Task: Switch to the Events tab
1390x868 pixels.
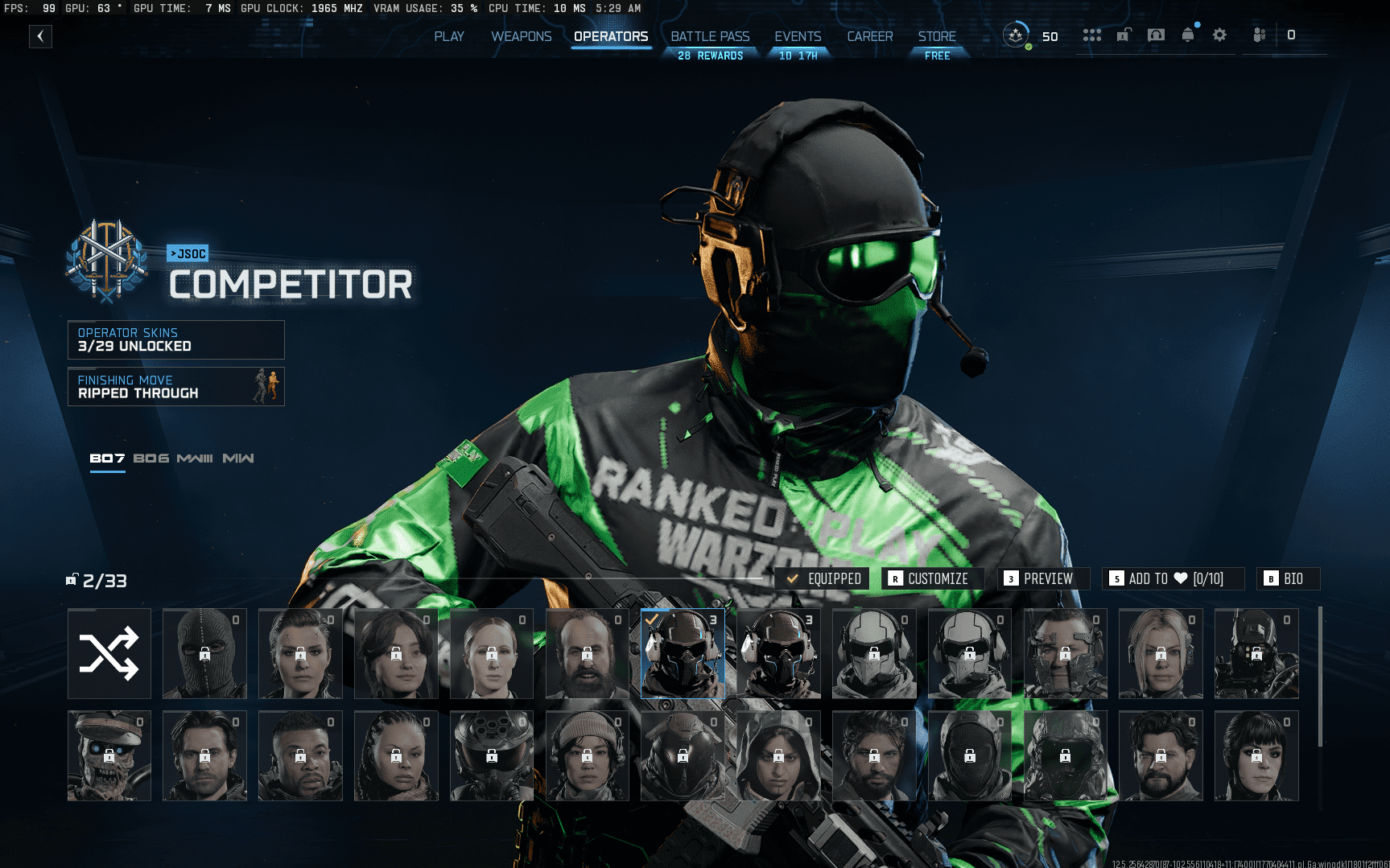Action: pyautogui.click(x=798, y=36)
